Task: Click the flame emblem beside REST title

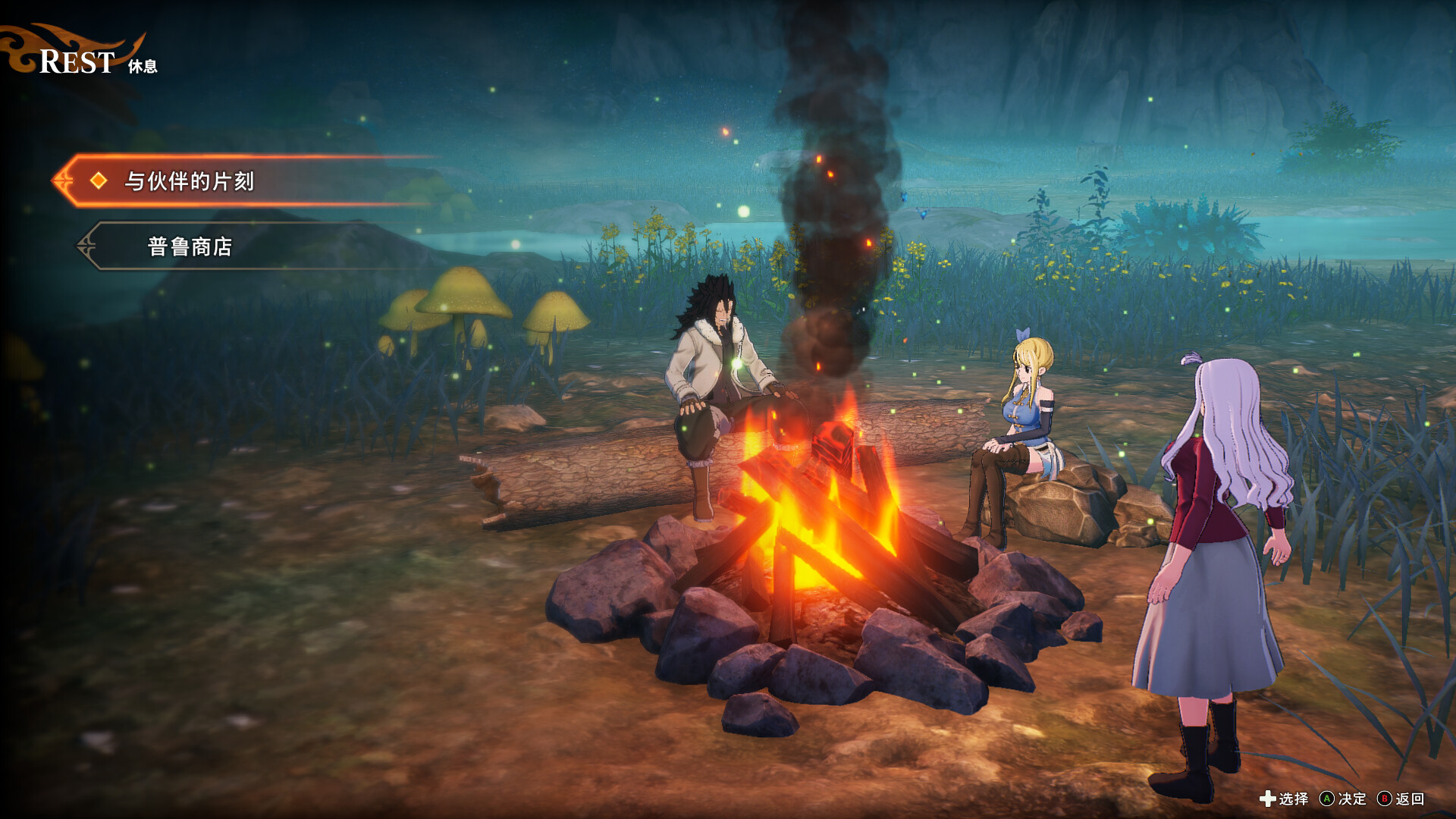Action: pyautogui.click(x=23, y=49)
